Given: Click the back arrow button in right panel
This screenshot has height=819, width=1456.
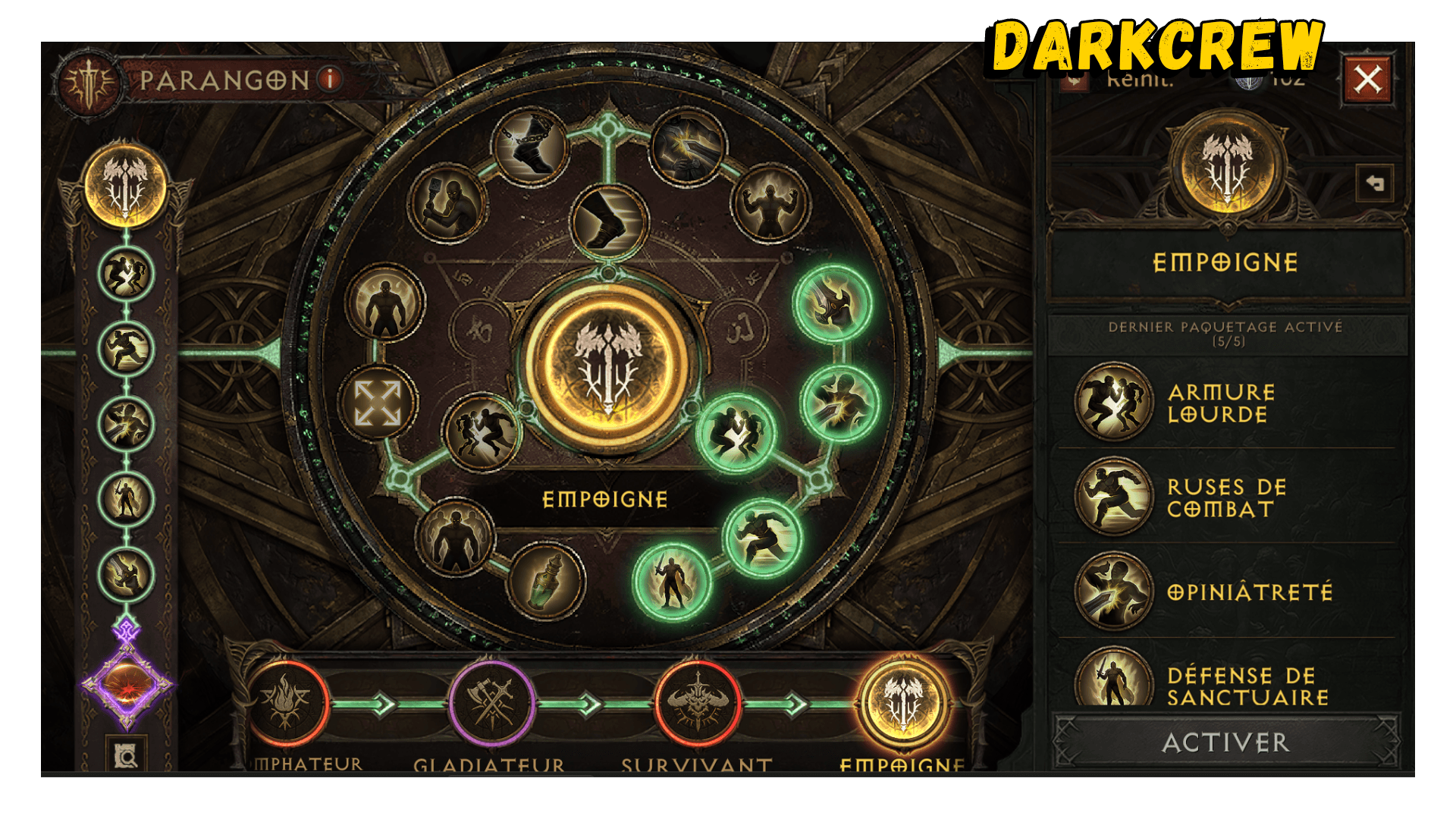Looking at the screenshot, I should point(1374,184).
